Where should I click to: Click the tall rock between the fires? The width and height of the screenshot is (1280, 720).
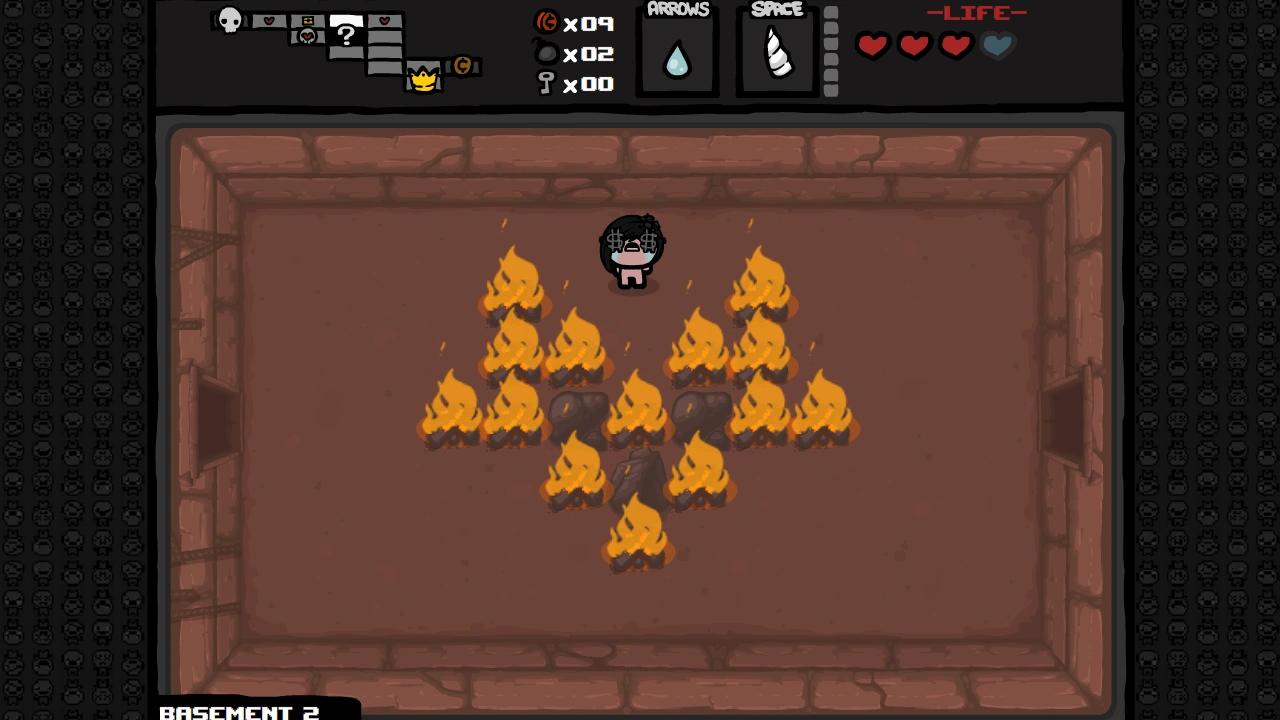tap(640, 470)
